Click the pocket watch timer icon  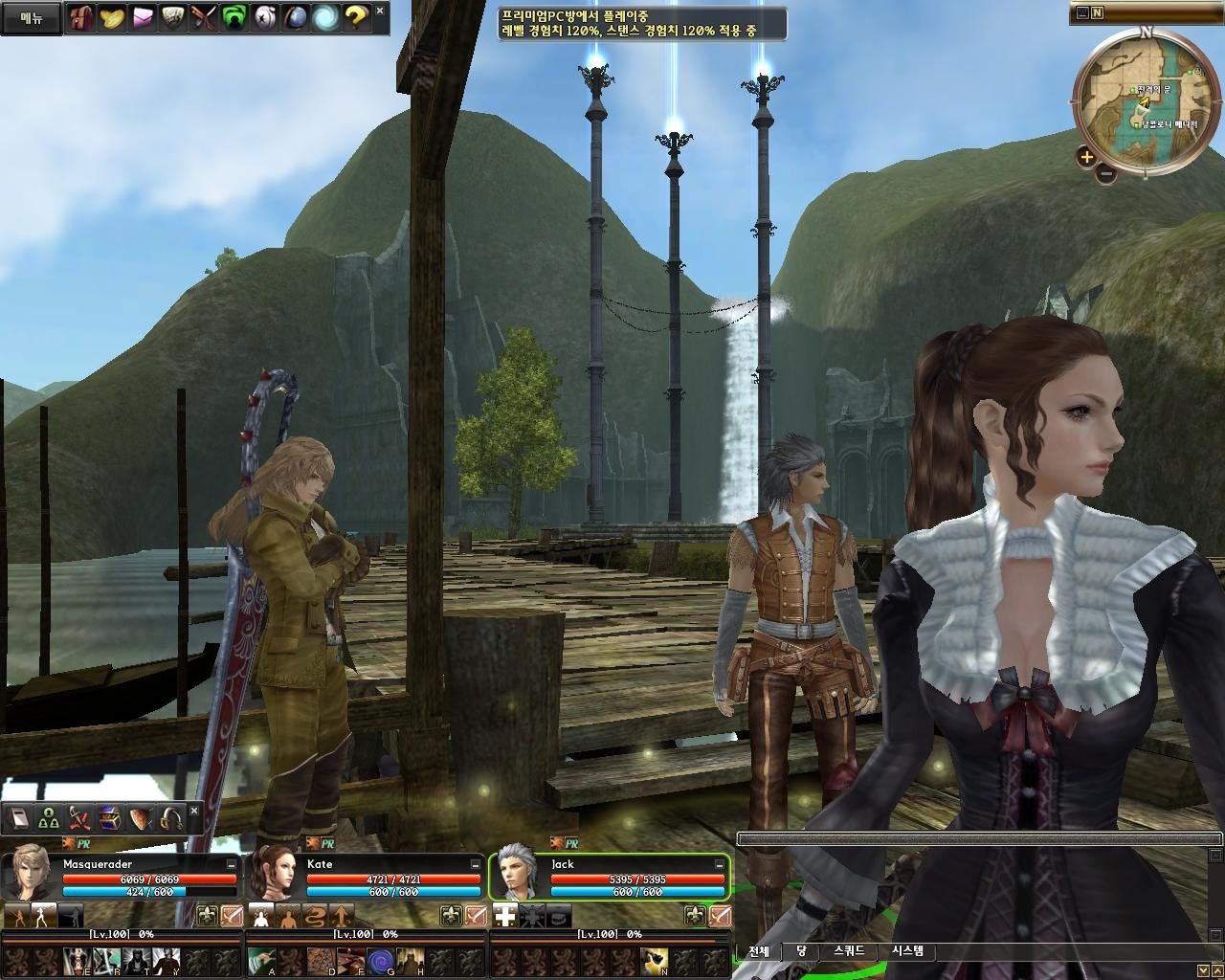coord(263,16)
